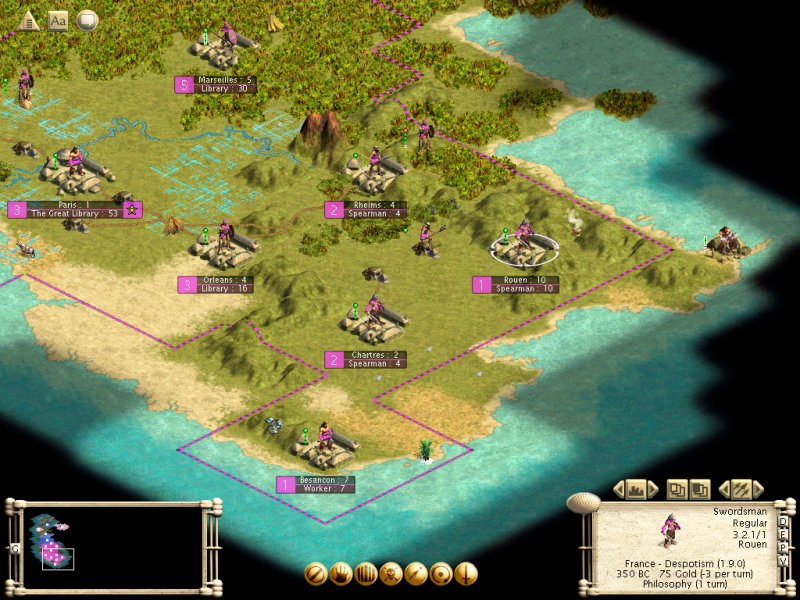
Task: Click the triple-arrows unit cycle button
Action: tap(741, 489)
